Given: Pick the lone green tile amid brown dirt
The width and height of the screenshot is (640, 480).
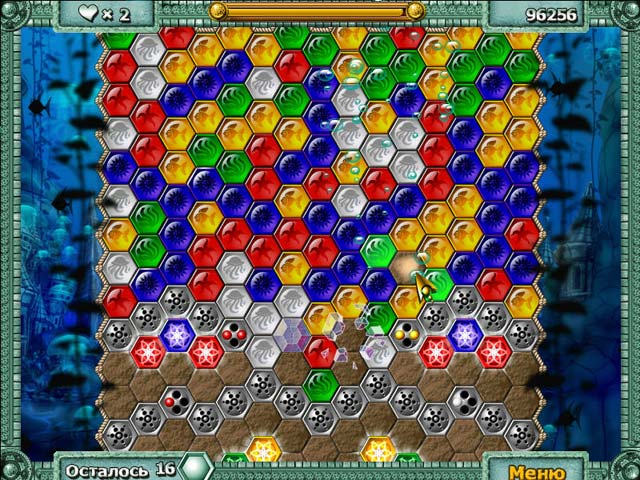Looking at the screenshot, I should tap(319, 384).
